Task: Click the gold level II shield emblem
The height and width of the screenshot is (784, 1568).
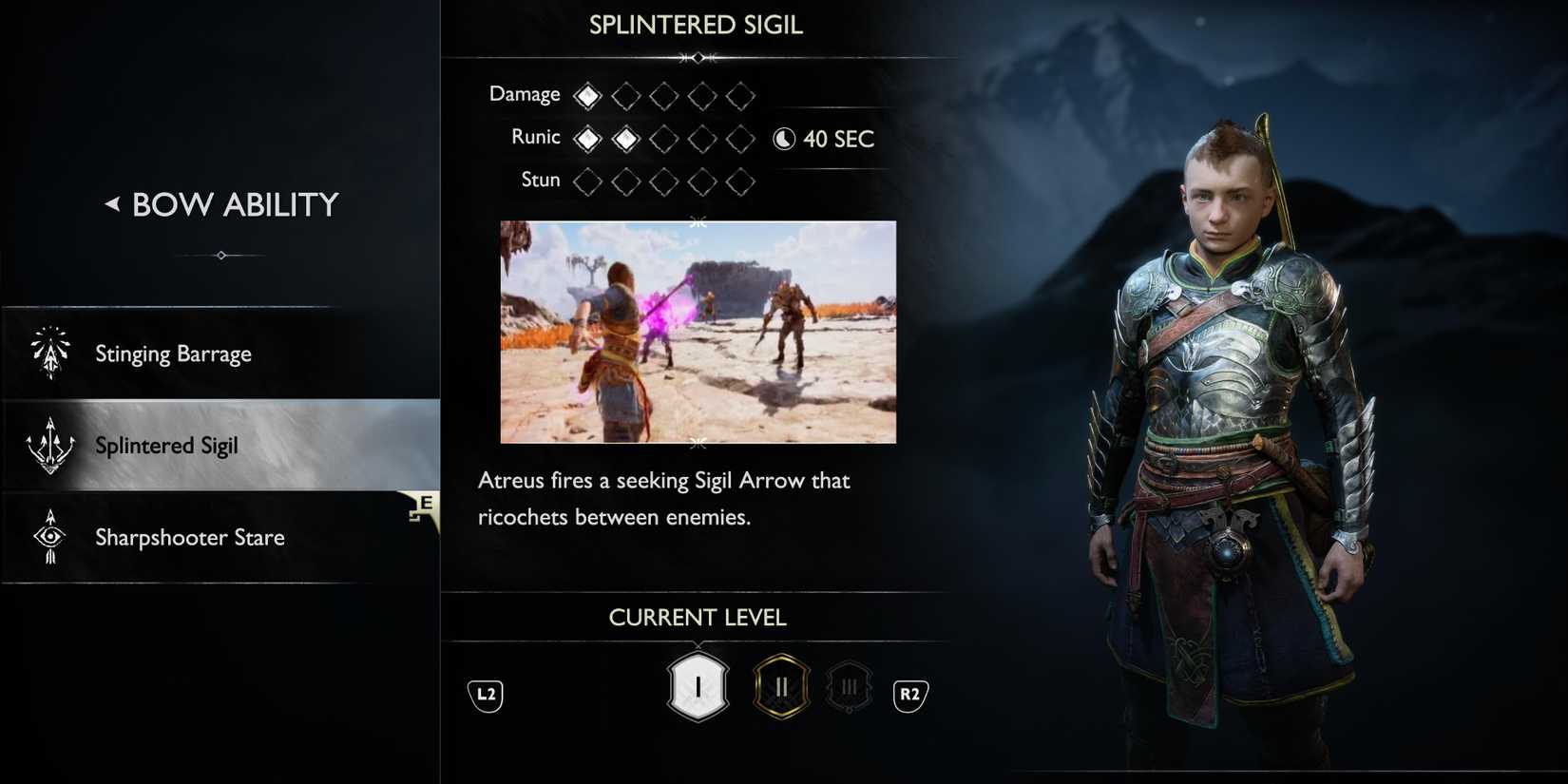Action: pos(780,686)
